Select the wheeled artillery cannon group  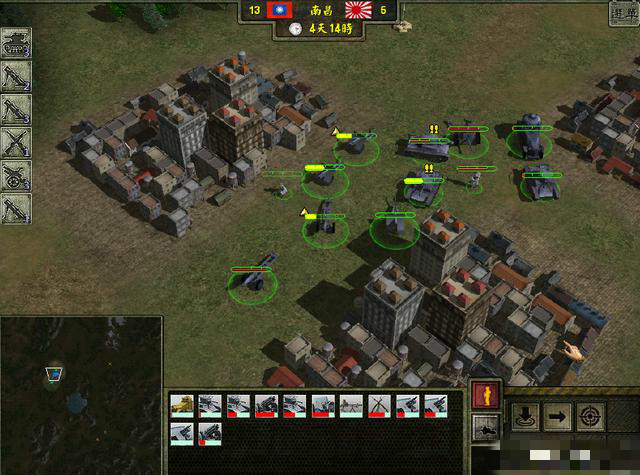(16, 175)
